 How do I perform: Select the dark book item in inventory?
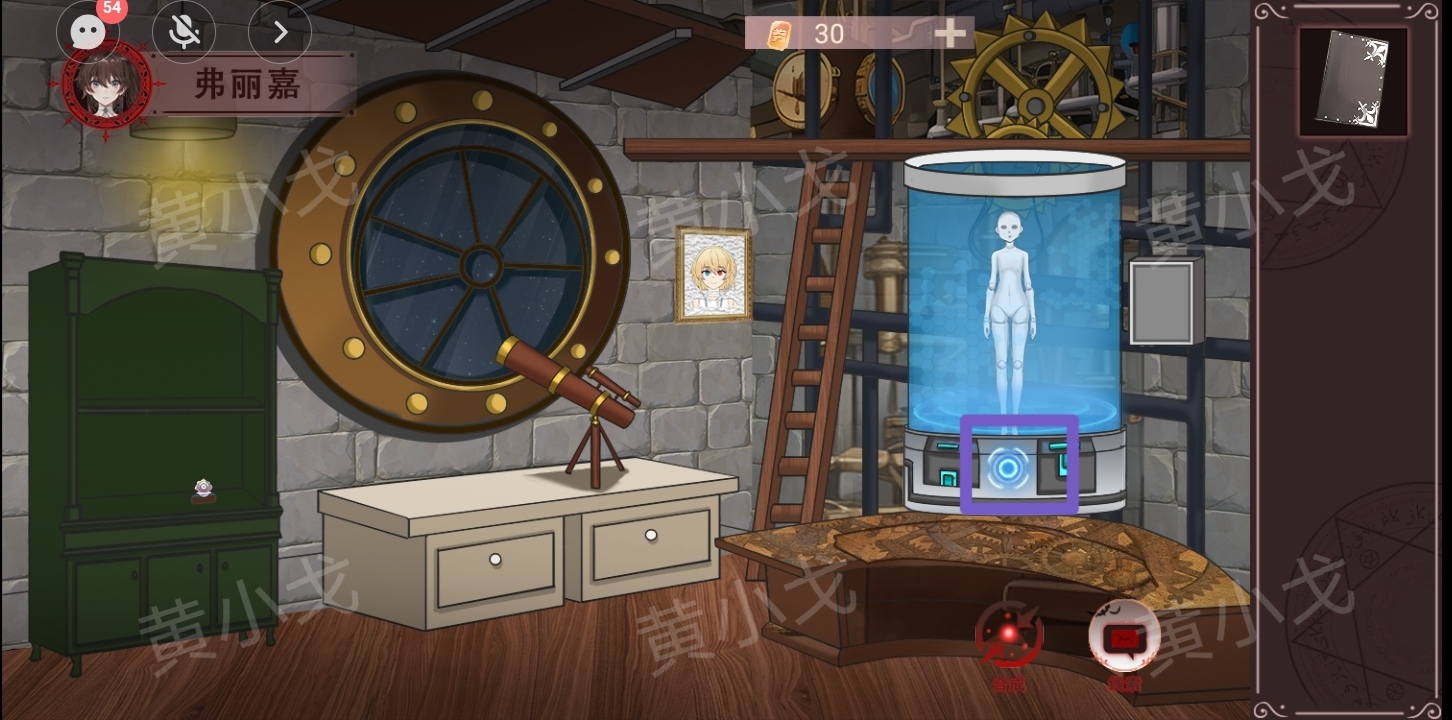[x=1352, y=81]
